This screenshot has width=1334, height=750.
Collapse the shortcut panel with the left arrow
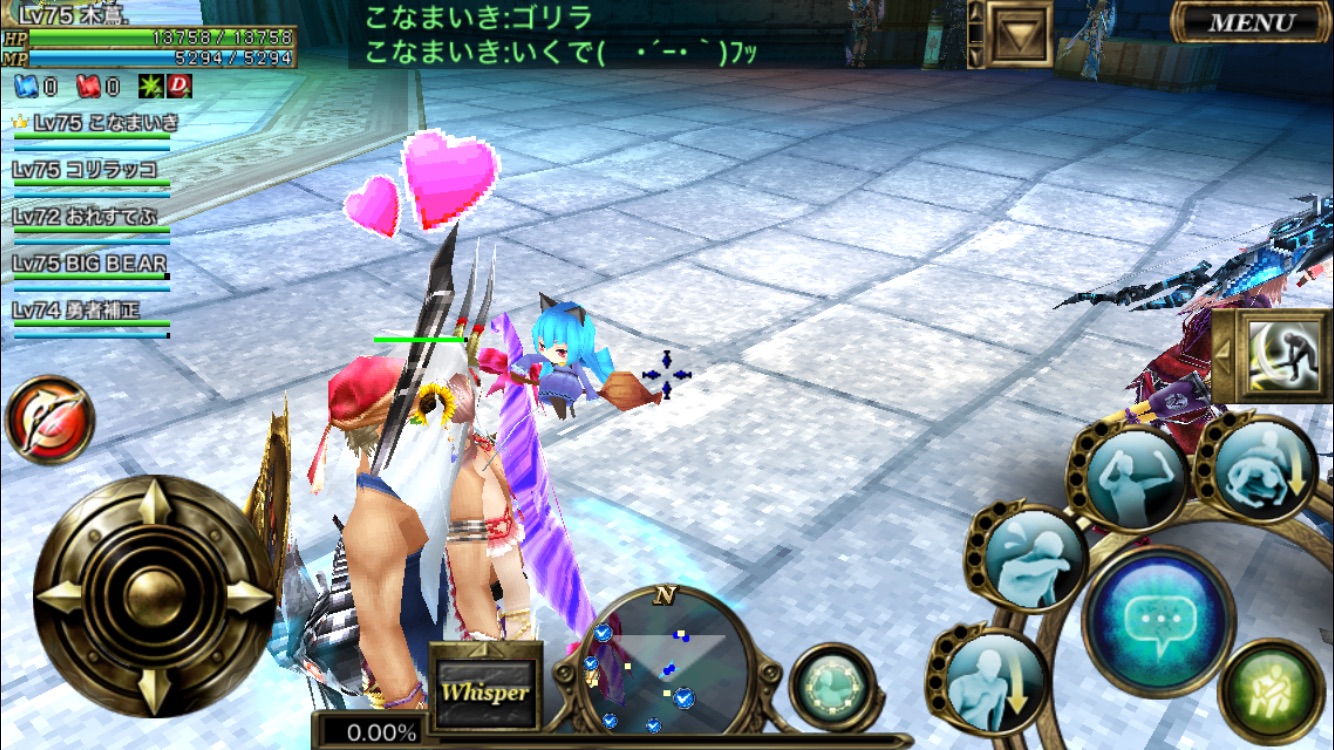tap(1222, 355)
